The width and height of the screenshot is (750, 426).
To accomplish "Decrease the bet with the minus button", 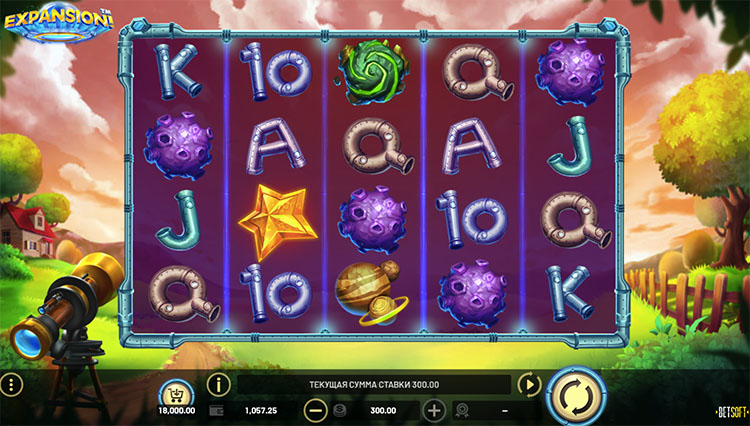I will pos(315,410).
